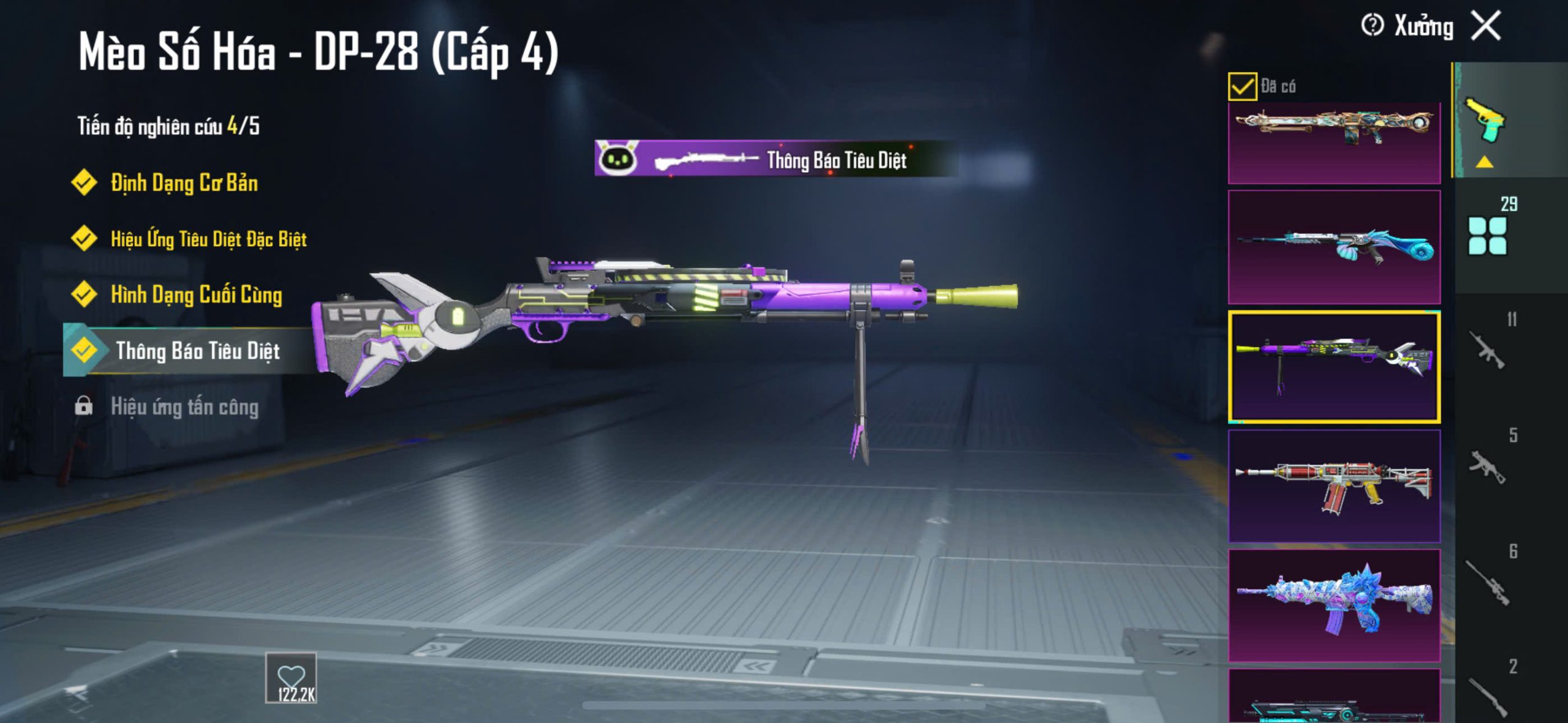Viewport: 1568px width, 723px height.
Task: Like the skin with the heart button
Action: [291, 677]
